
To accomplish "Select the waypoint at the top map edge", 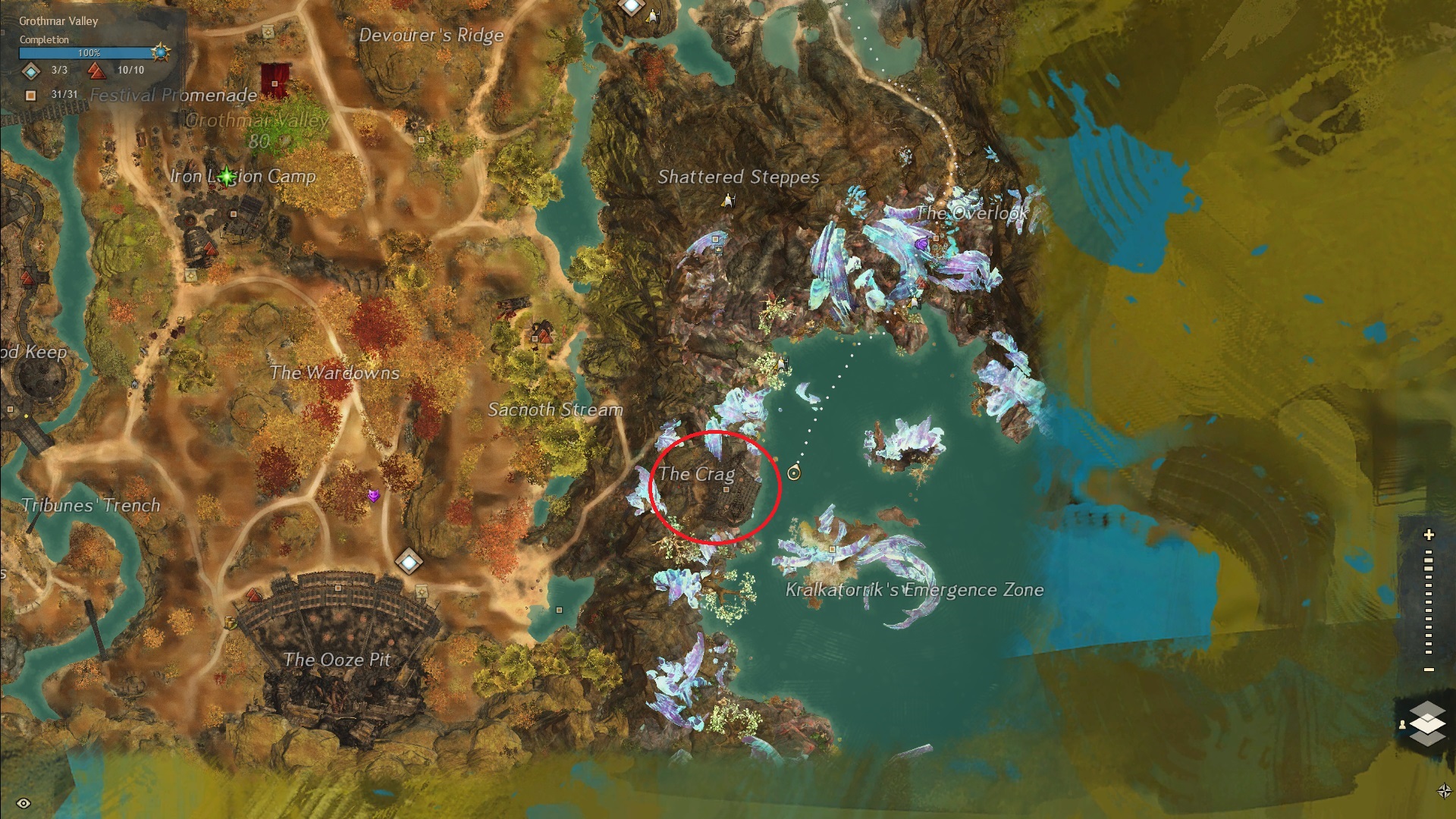I will tap(631, 6).
